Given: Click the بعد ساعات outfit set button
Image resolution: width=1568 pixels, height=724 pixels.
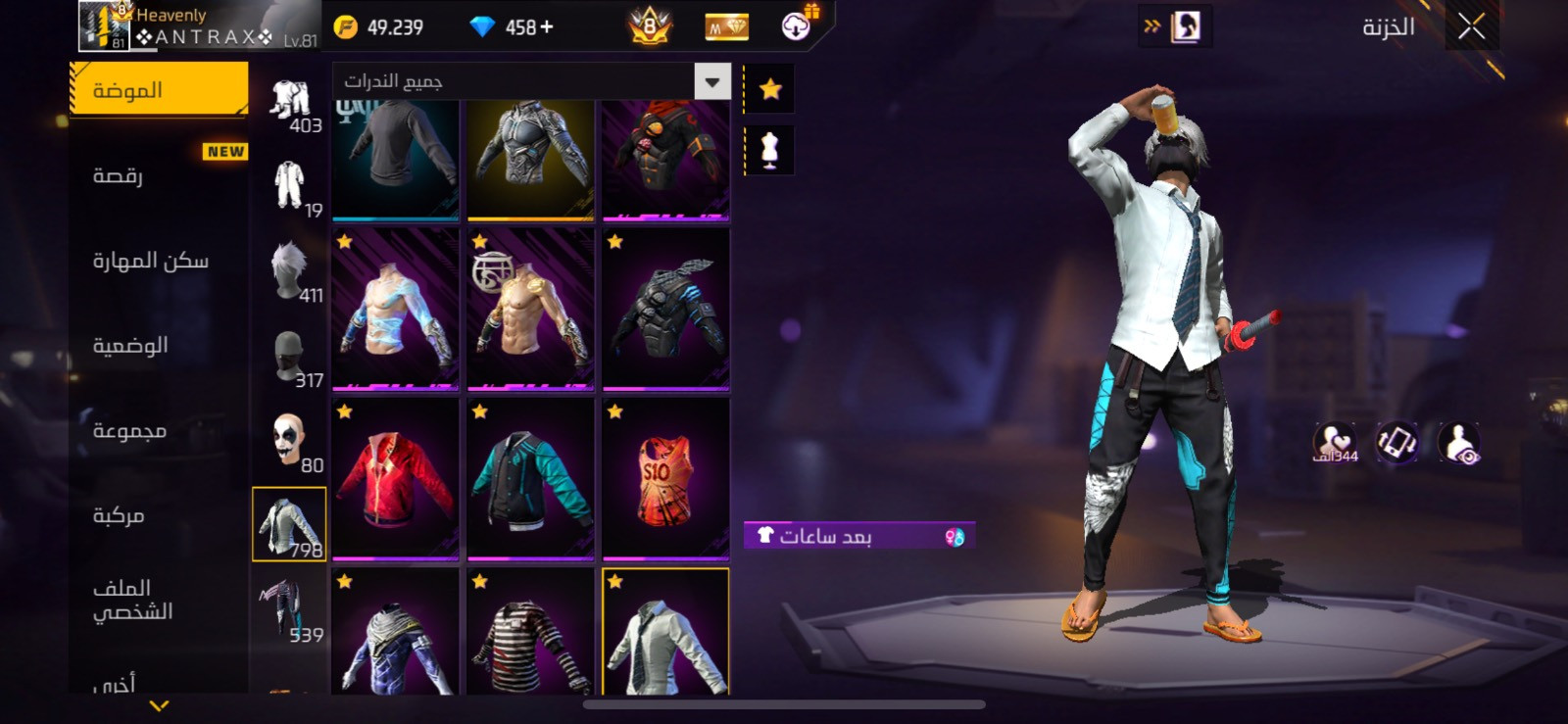Looking at the screenshot, I should [858, 536].
